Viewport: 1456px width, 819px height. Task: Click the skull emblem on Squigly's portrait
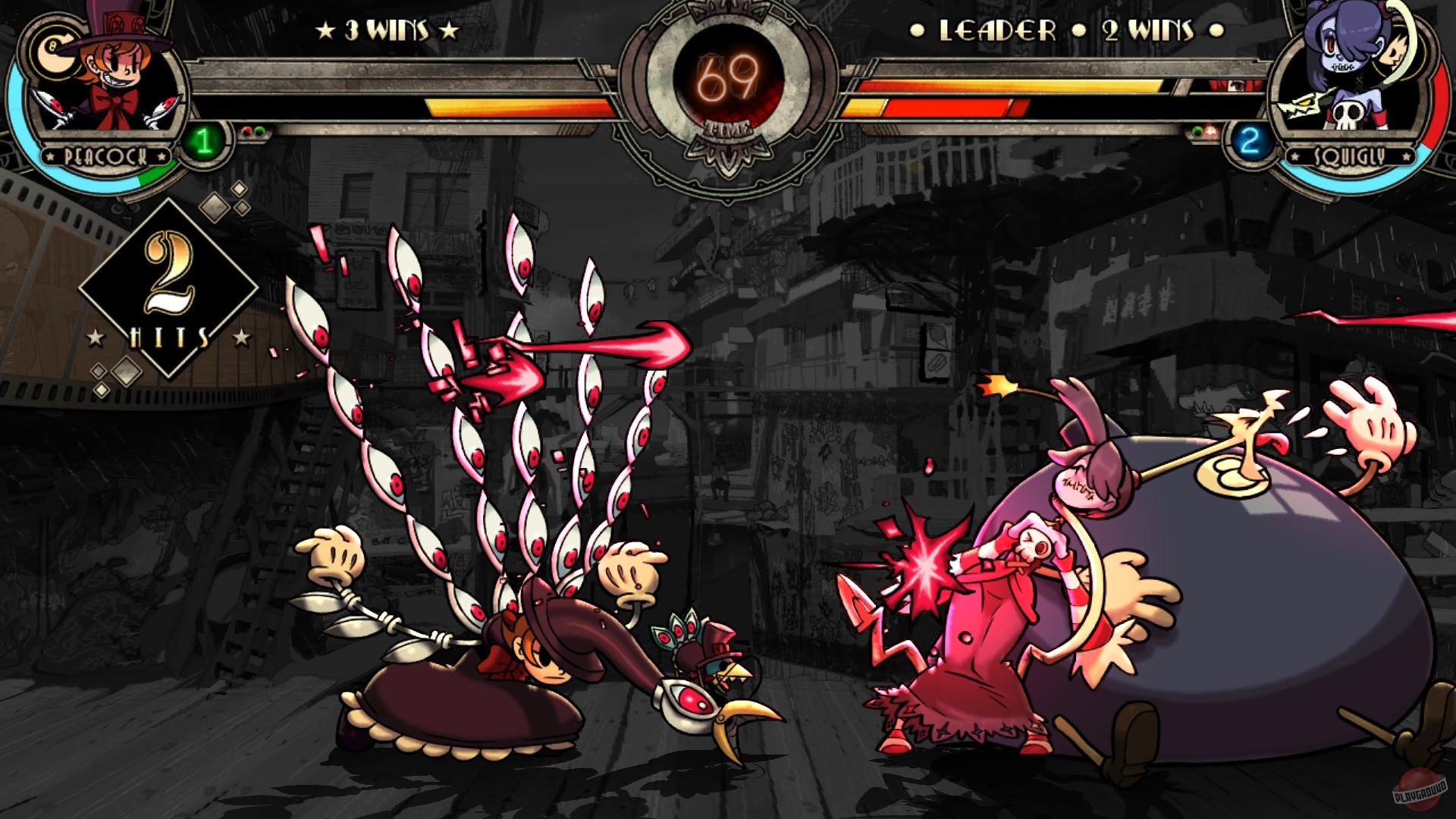(1348, 114)
